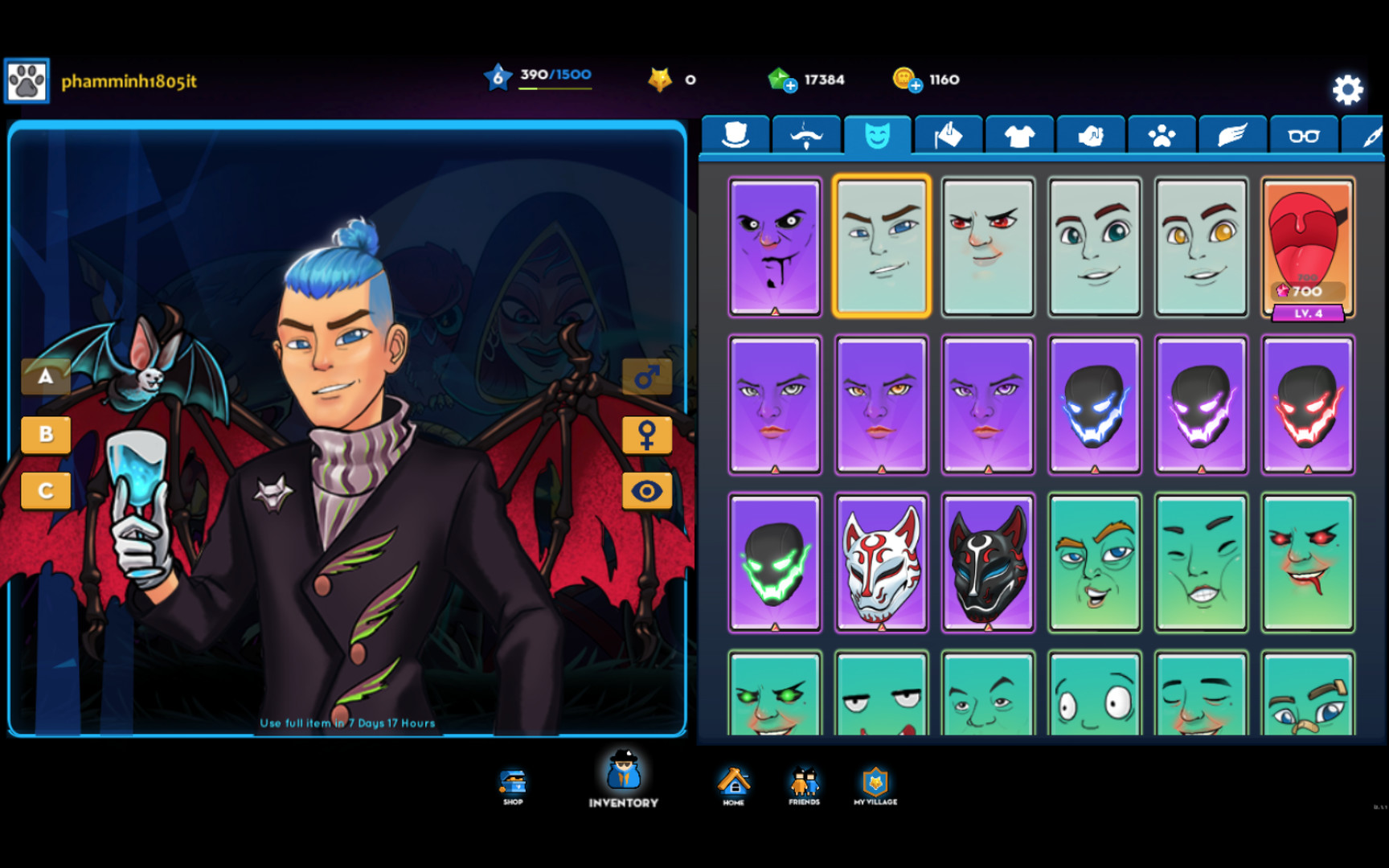Select the skin color paint bucket tab
1389x868 pixels.
949,133
